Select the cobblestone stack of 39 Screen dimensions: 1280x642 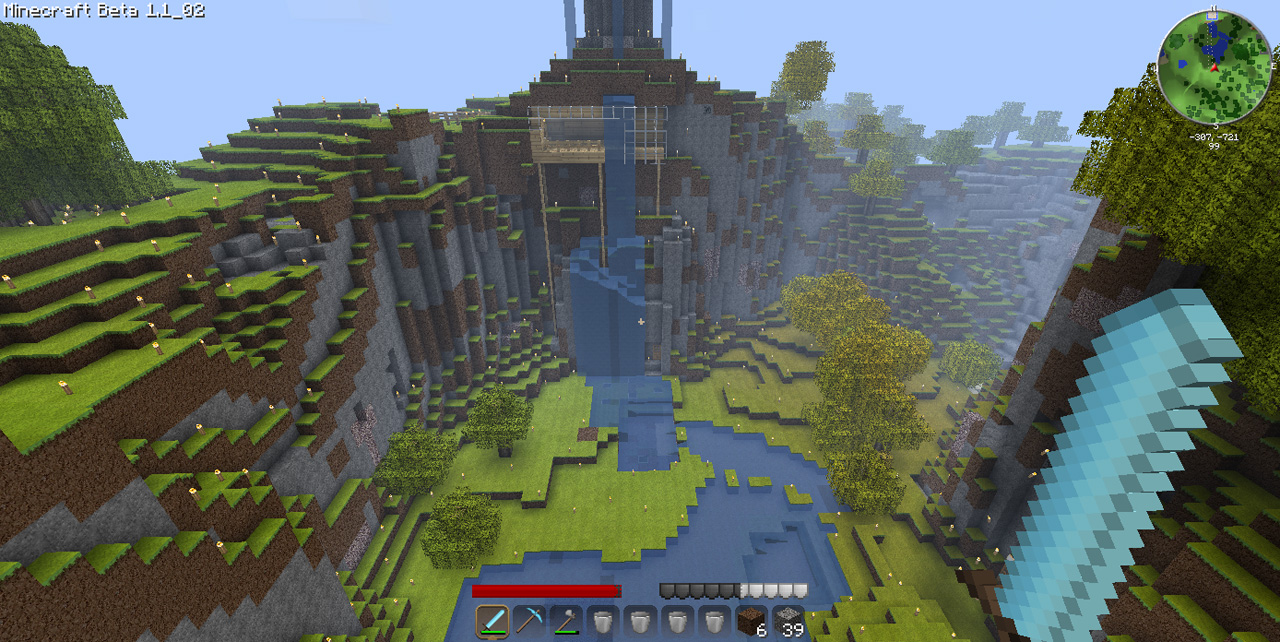(788, 621)
